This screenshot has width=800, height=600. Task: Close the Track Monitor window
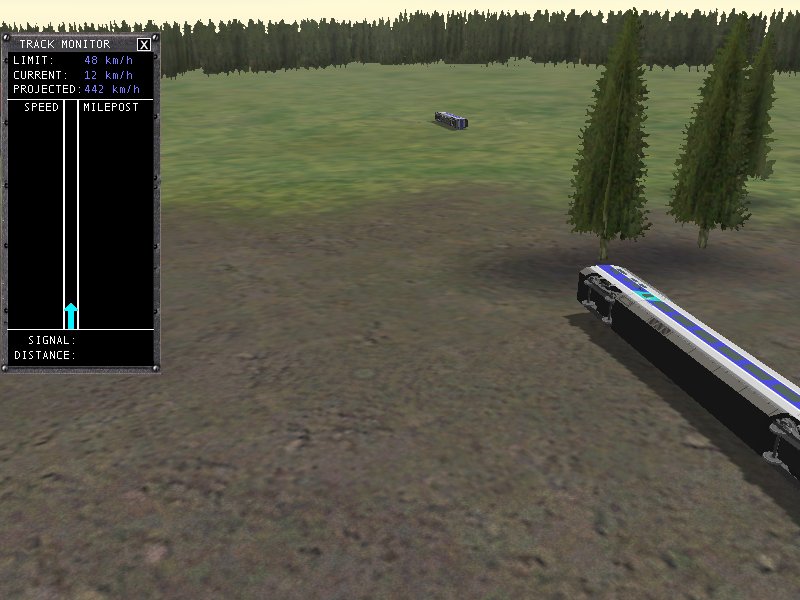(x=144, y=44)
